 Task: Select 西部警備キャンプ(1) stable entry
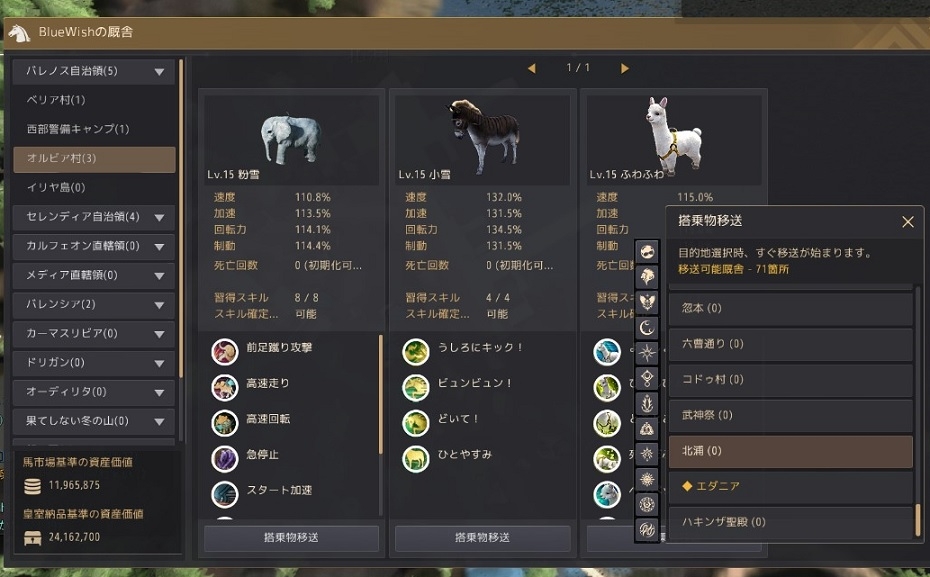pyautogui.click(x=94, y=129)
